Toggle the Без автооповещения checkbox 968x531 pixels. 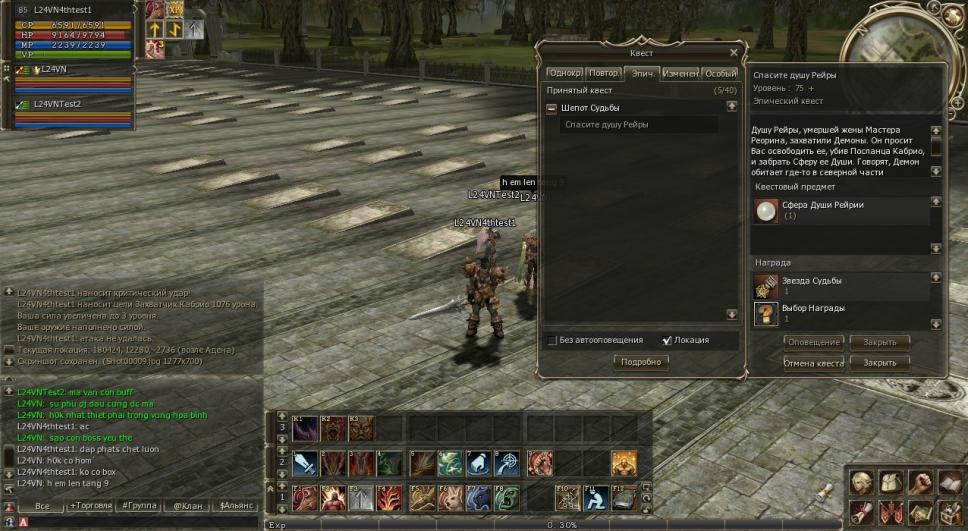point(552,340)
